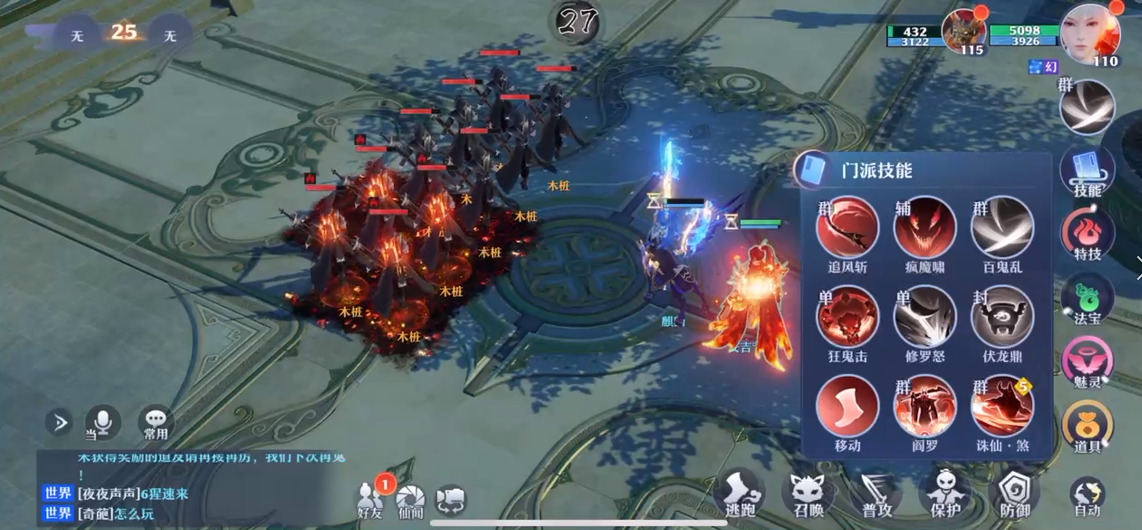Viewport: 1142px width, 530px height.
Task: Open the 魅灵 spirit menu
Action: 1087,362
